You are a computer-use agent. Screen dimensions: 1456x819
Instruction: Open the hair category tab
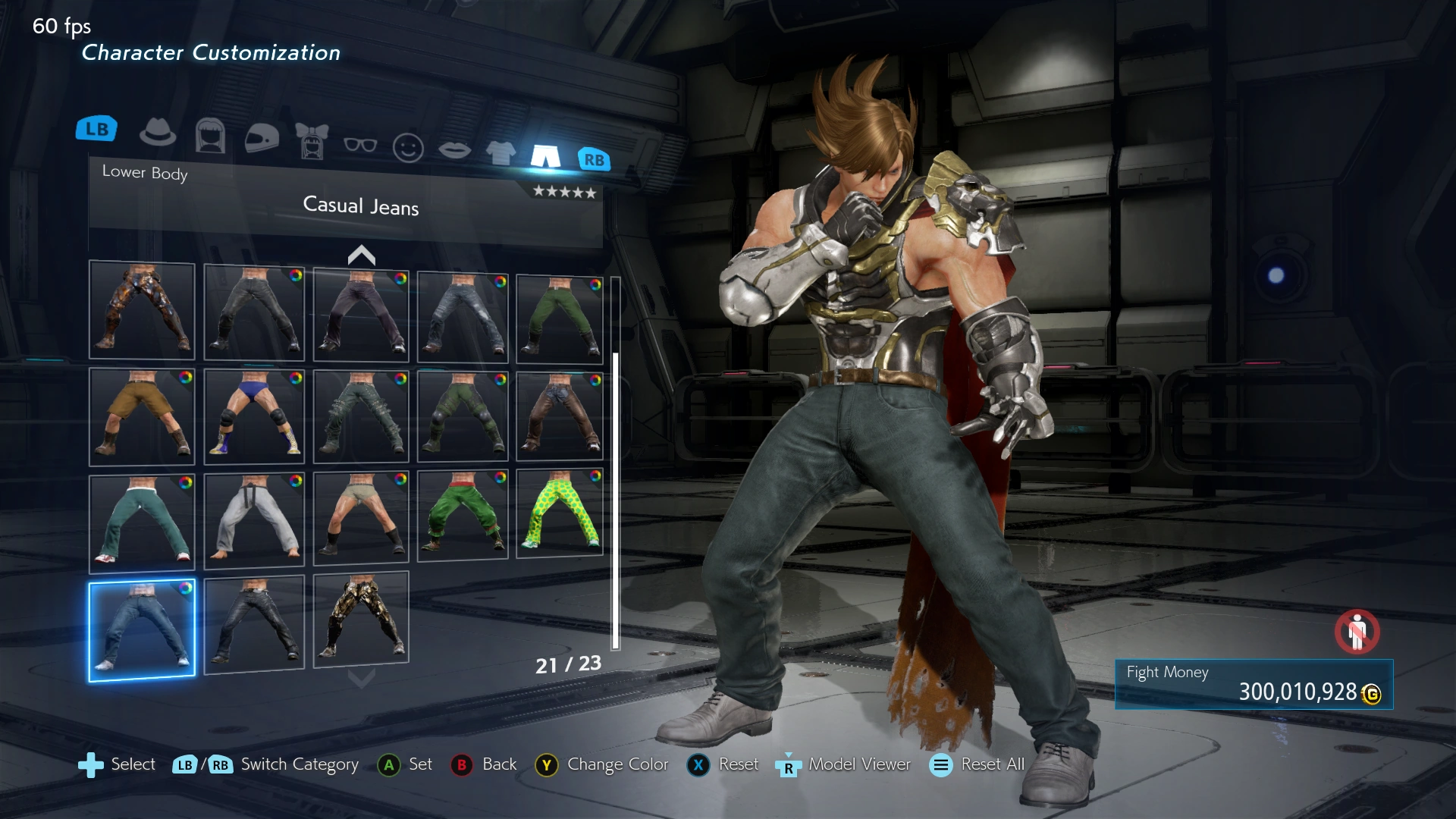pos(210,136)
